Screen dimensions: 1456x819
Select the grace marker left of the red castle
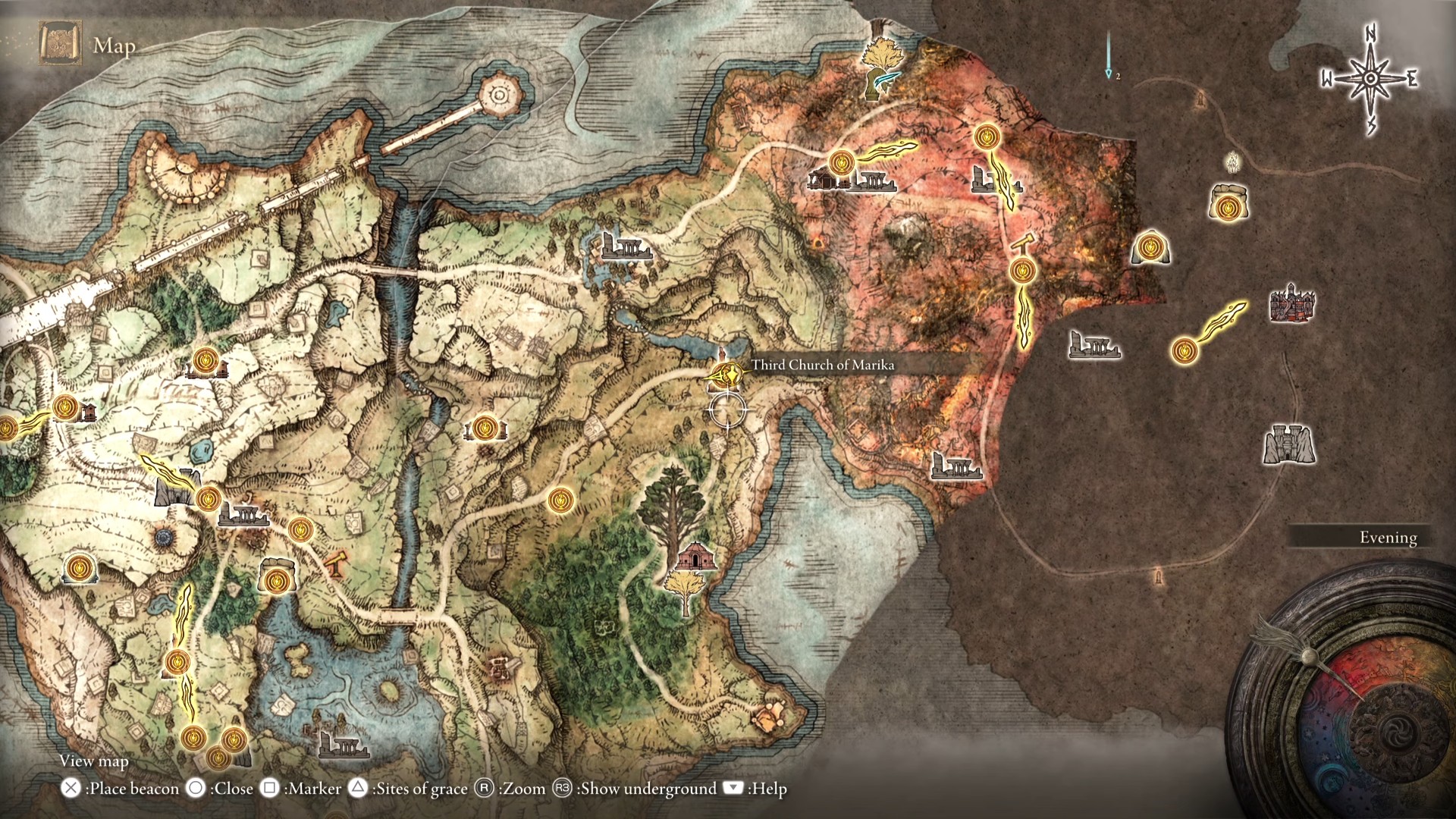(x=1184, y=350)
